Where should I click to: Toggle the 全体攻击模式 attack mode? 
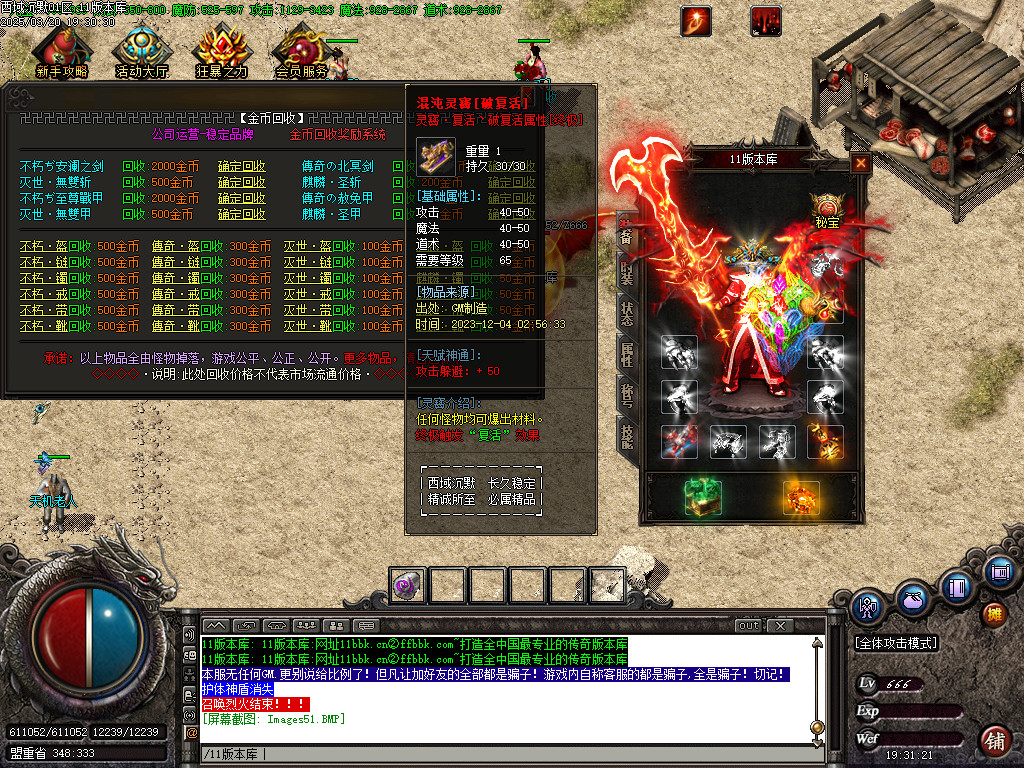(895, 643)
